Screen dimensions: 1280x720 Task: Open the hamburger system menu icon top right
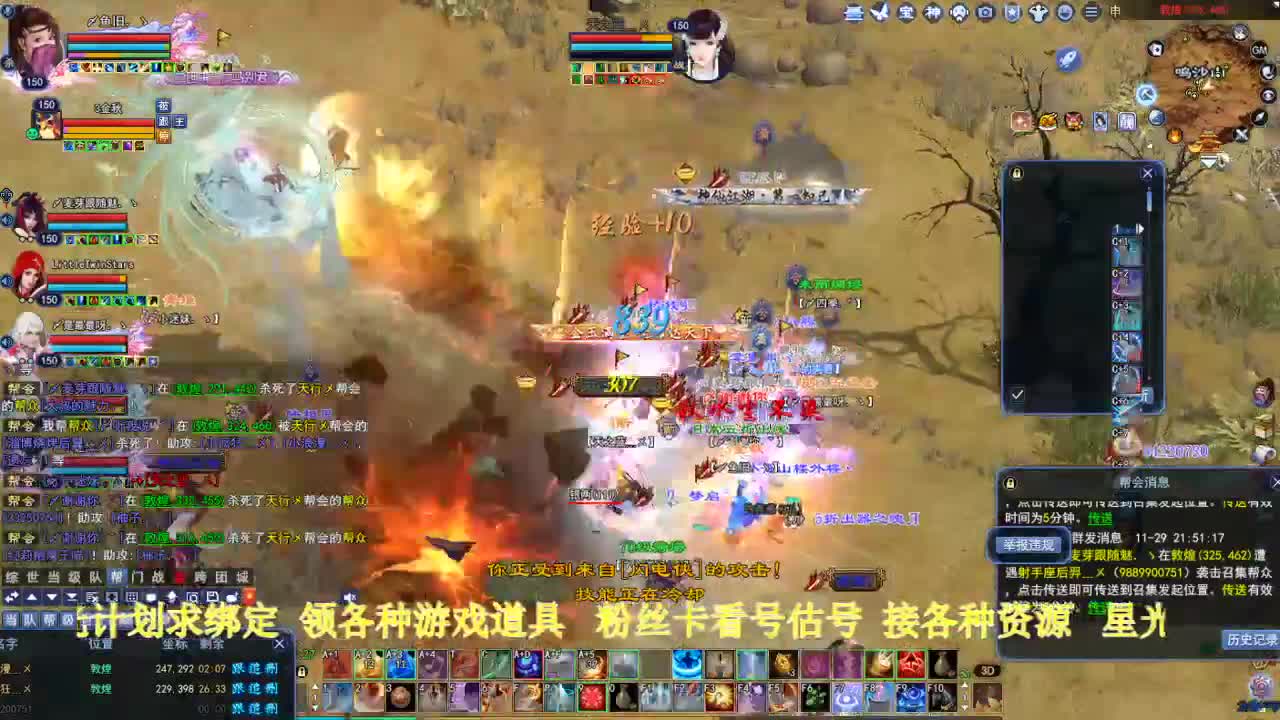click(1092, 13)
